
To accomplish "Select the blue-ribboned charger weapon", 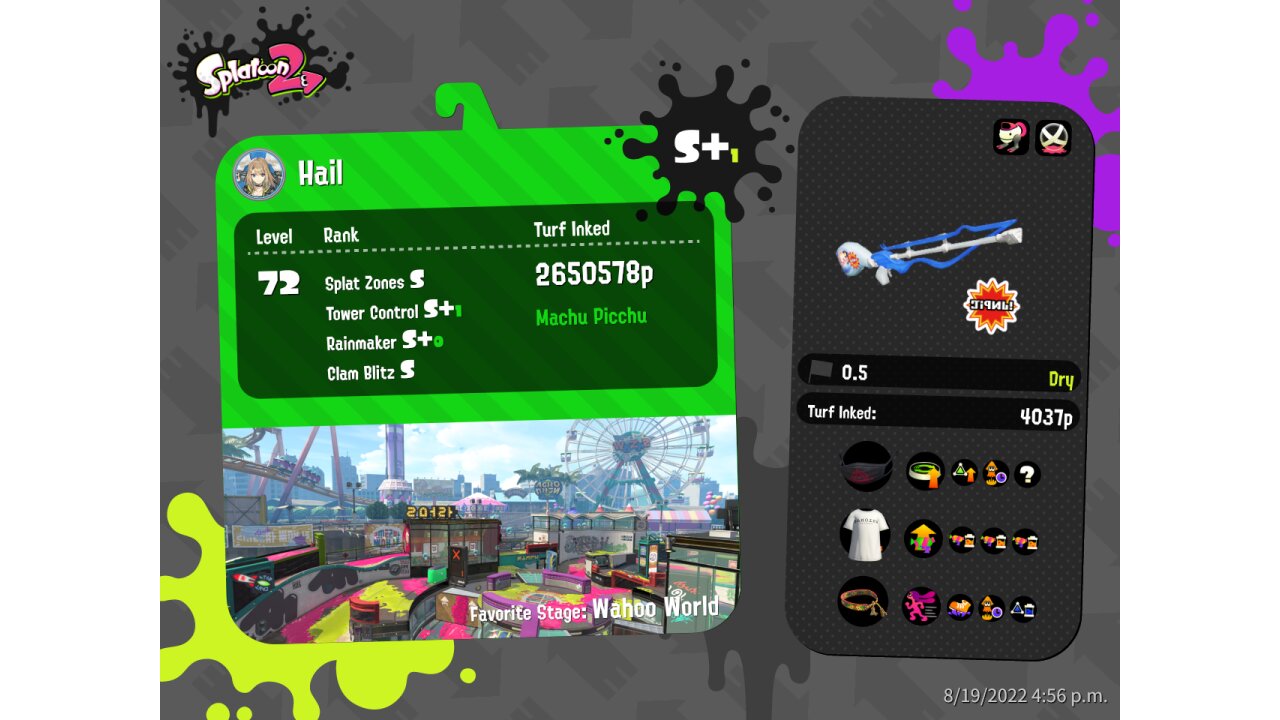I will (928, 251).
